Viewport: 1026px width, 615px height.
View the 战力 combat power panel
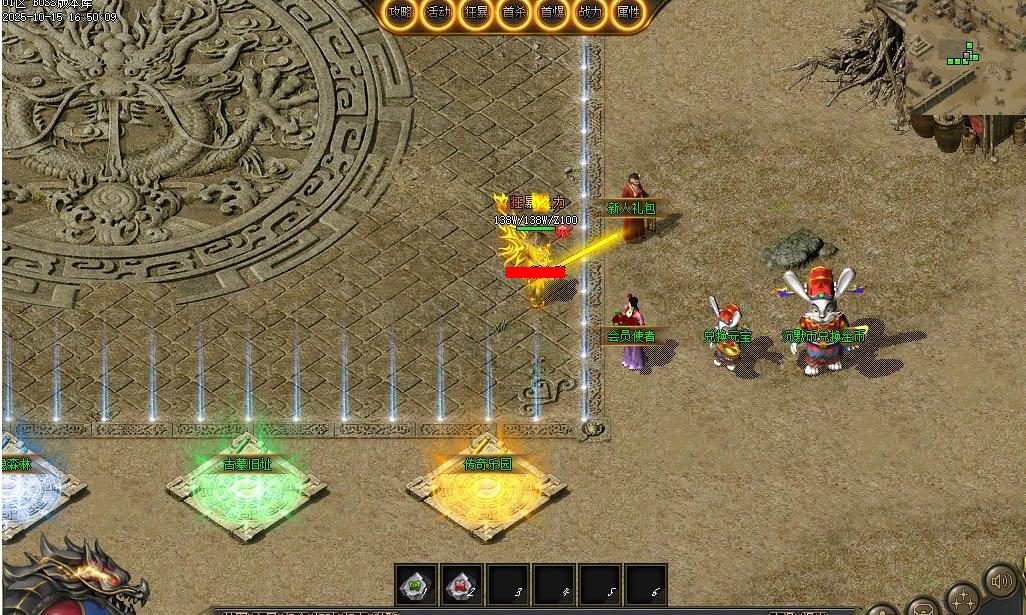pyautogui.click(x=590, y=13)
